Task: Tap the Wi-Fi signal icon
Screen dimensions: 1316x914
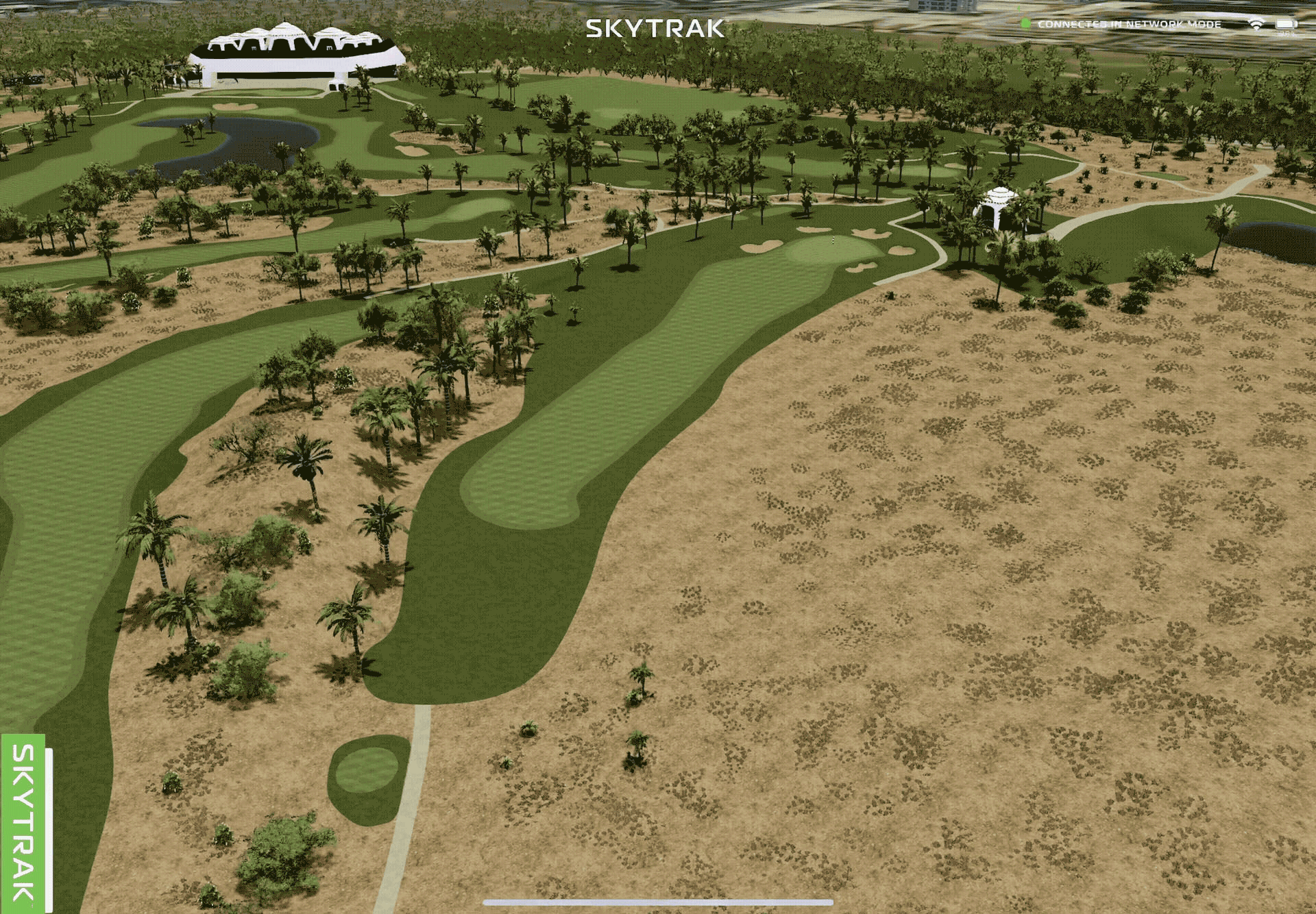Action: (x=1256, y=25)
